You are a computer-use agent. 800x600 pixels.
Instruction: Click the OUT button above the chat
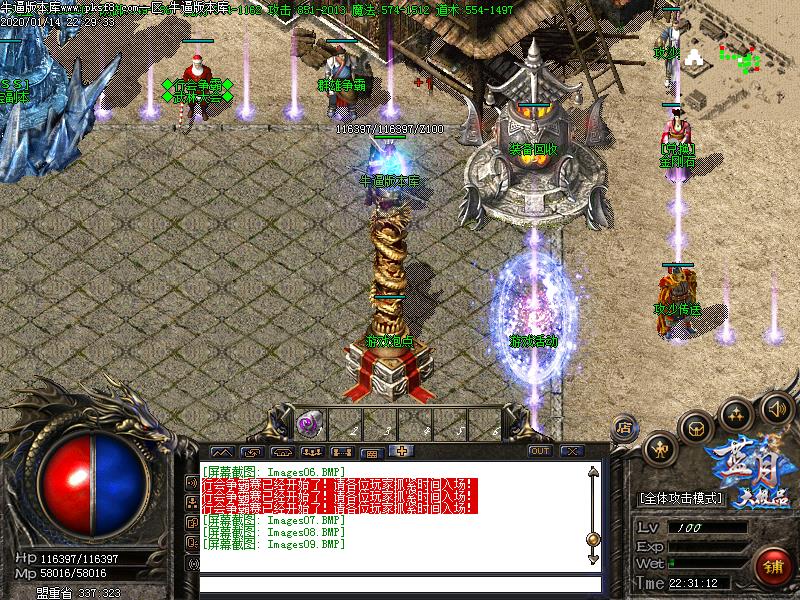pos(540,451)
